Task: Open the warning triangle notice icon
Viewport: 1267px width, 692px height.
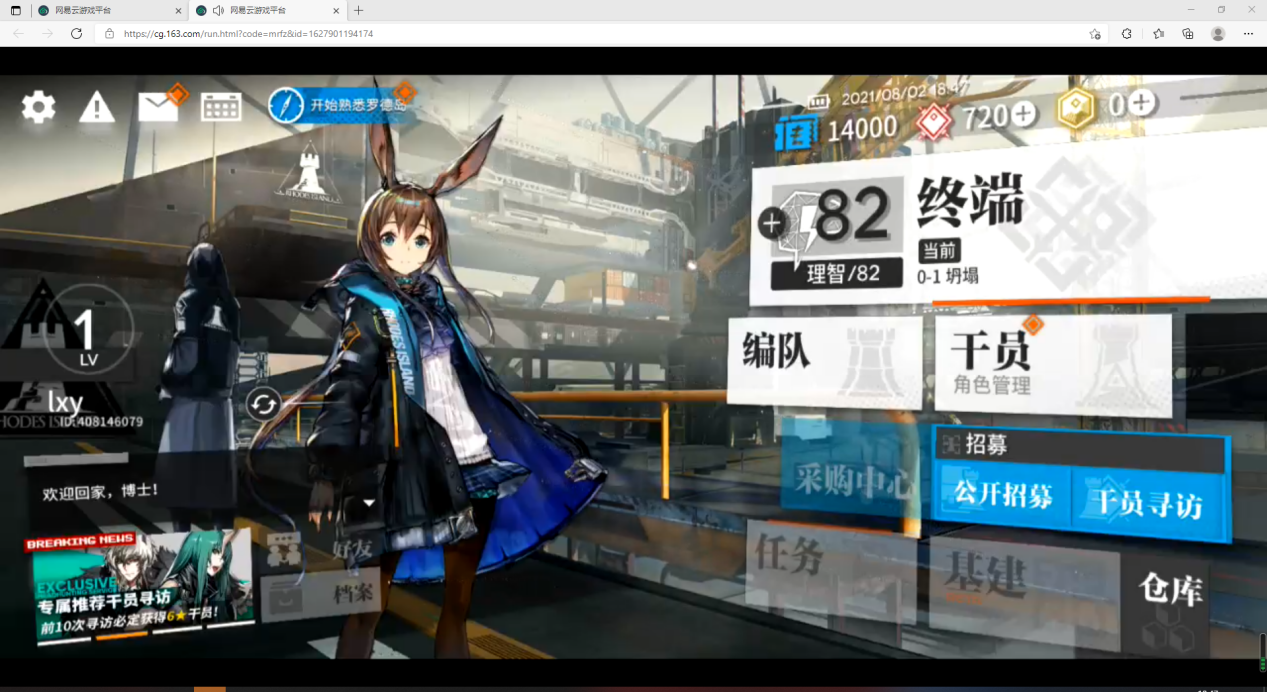Action: tap(97, 106)
